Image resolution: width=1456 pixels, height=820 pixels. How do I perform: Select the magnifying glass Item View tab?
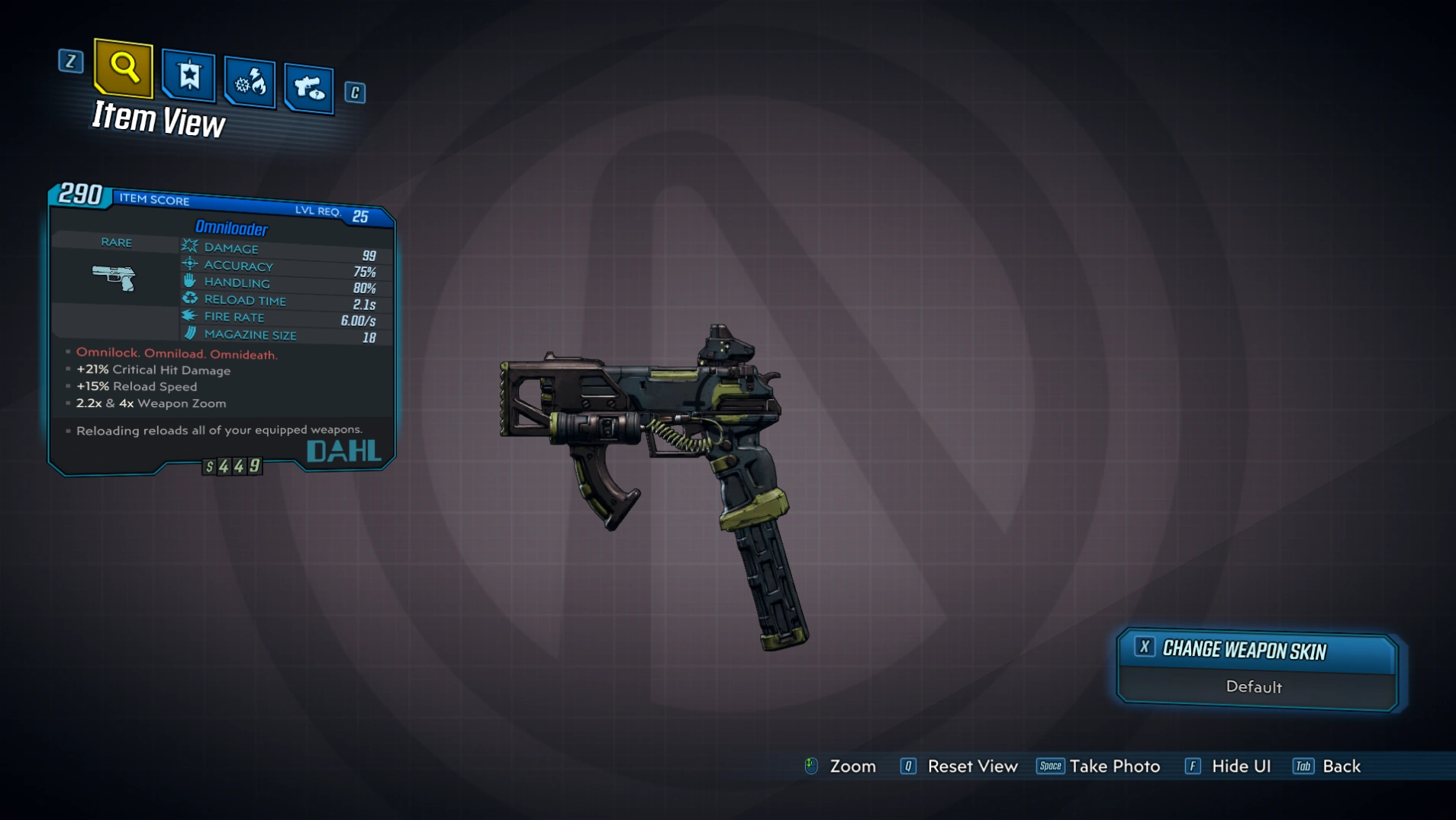pos(123,68)
